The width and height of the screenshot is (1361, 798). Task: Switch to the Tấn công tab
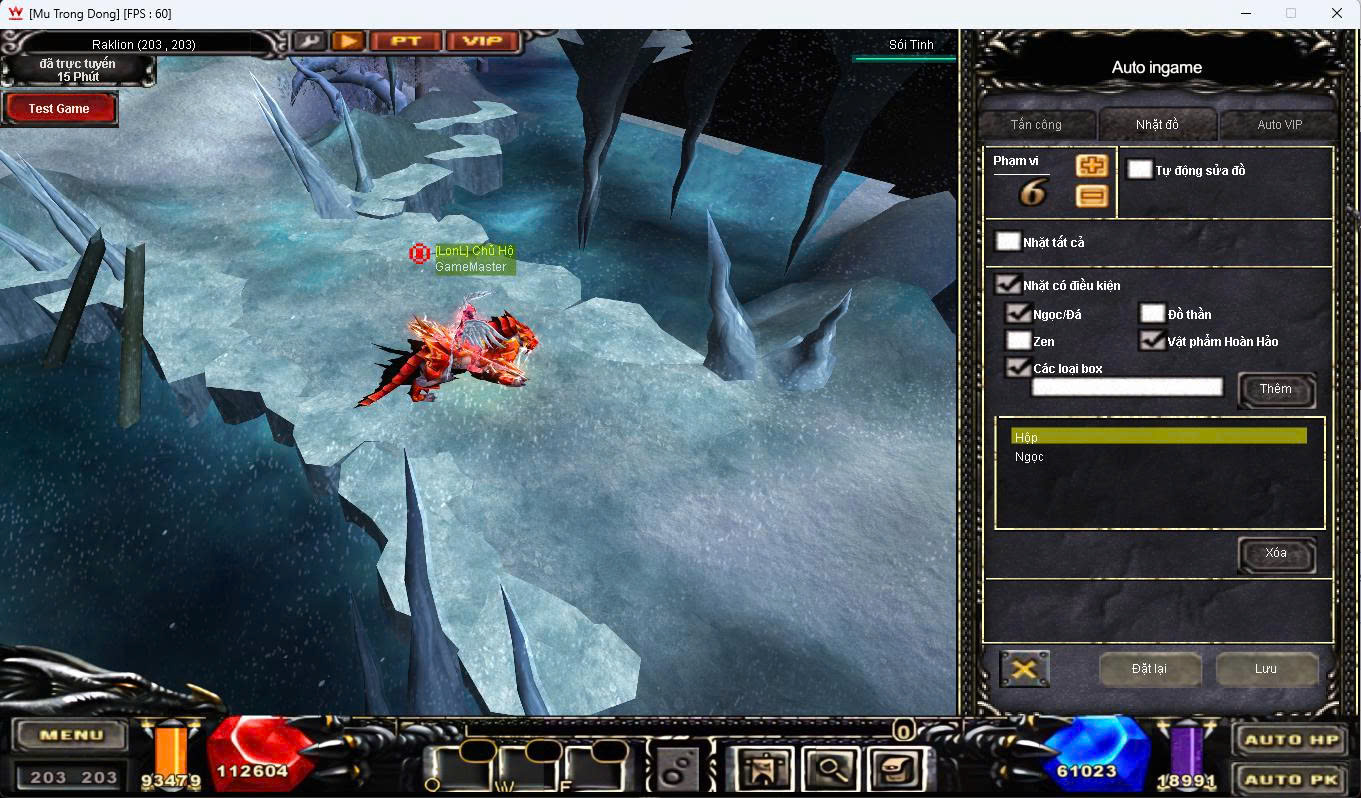tap(1036, 125)
